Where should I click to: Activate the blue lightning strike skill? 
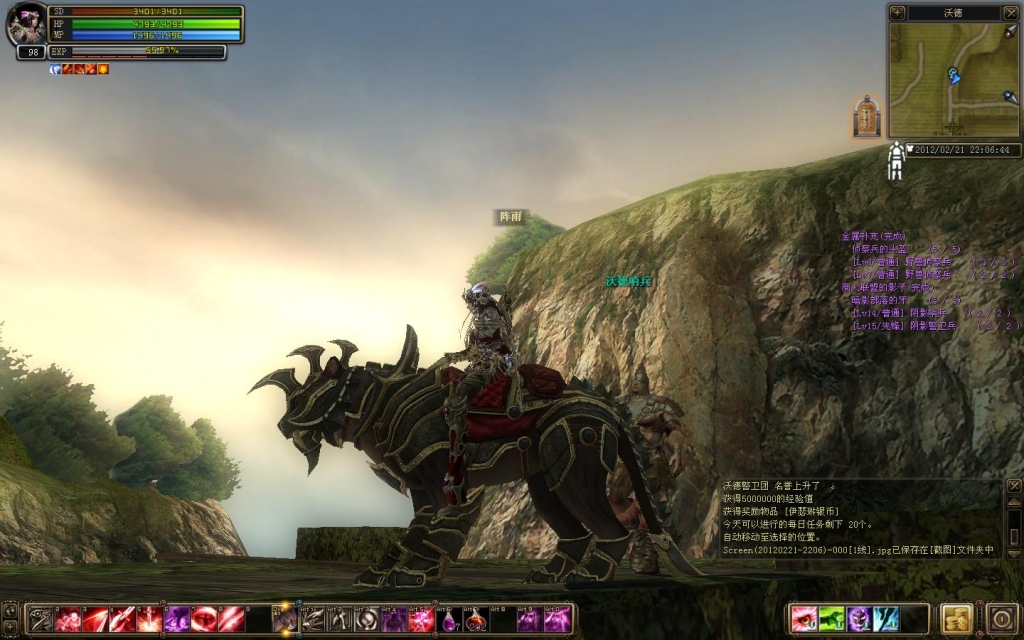[886, 619]
